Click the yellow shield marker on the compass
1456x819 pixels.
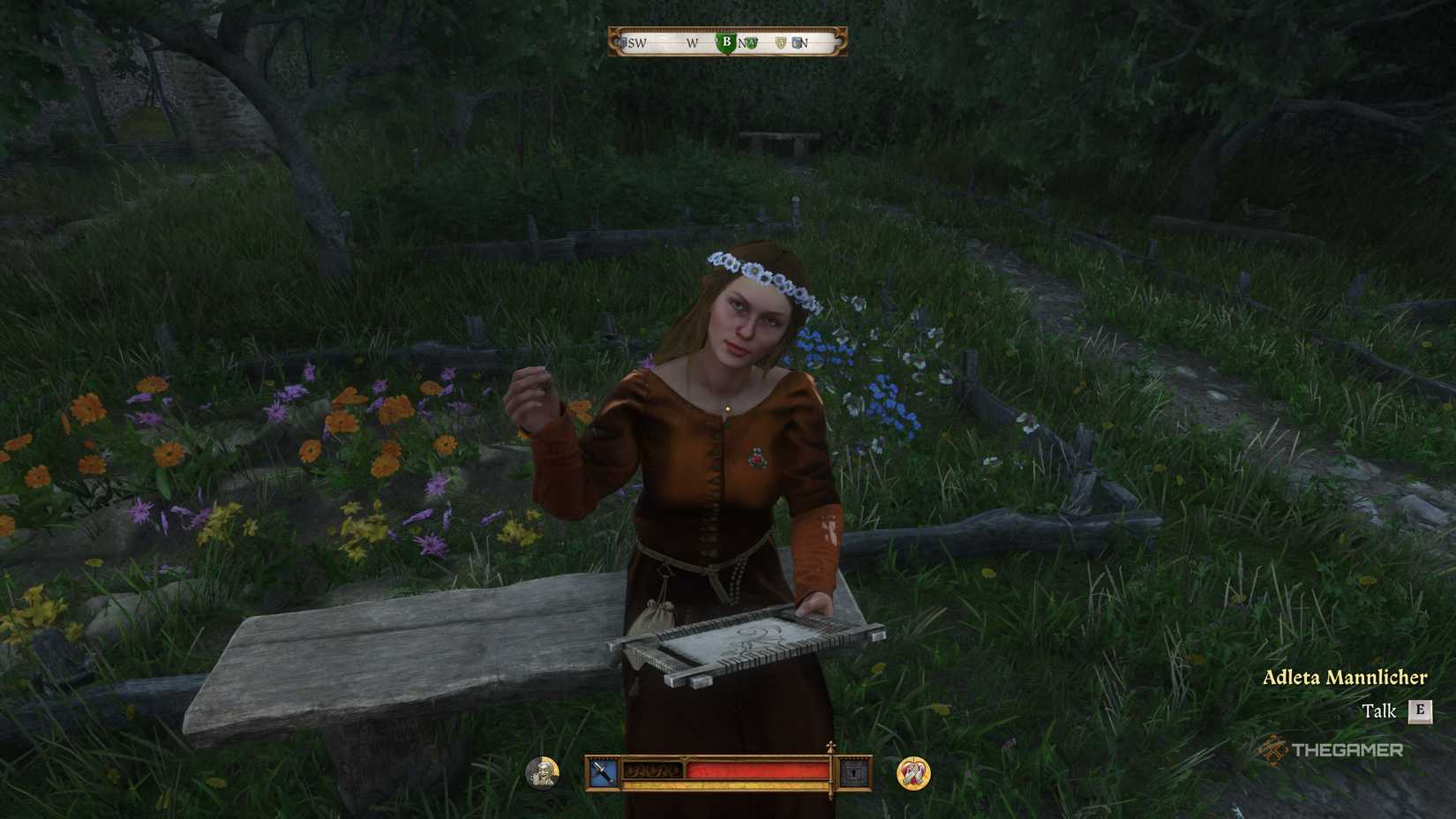coord(781,41)
